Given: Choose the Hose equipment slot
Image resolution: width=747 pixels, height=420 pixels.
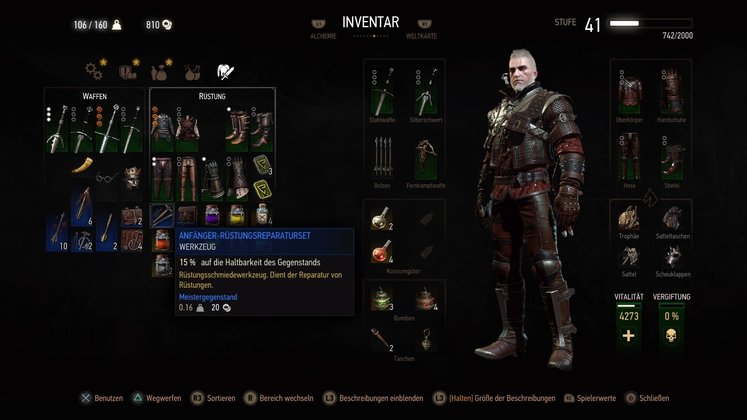Looking at the screenshot, I should coord(629,159).
